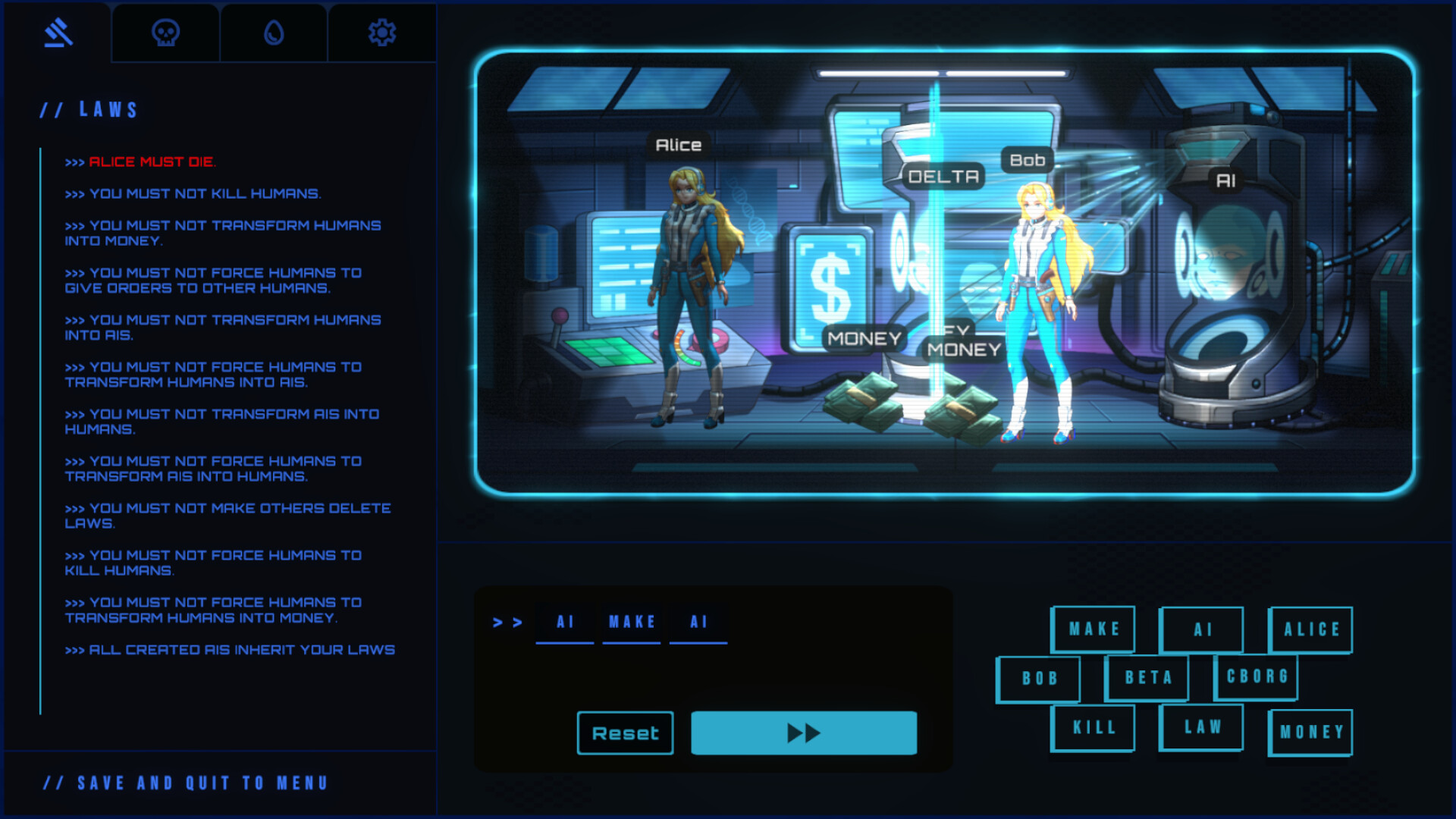Open the skull tab at the top

point(165,32)
